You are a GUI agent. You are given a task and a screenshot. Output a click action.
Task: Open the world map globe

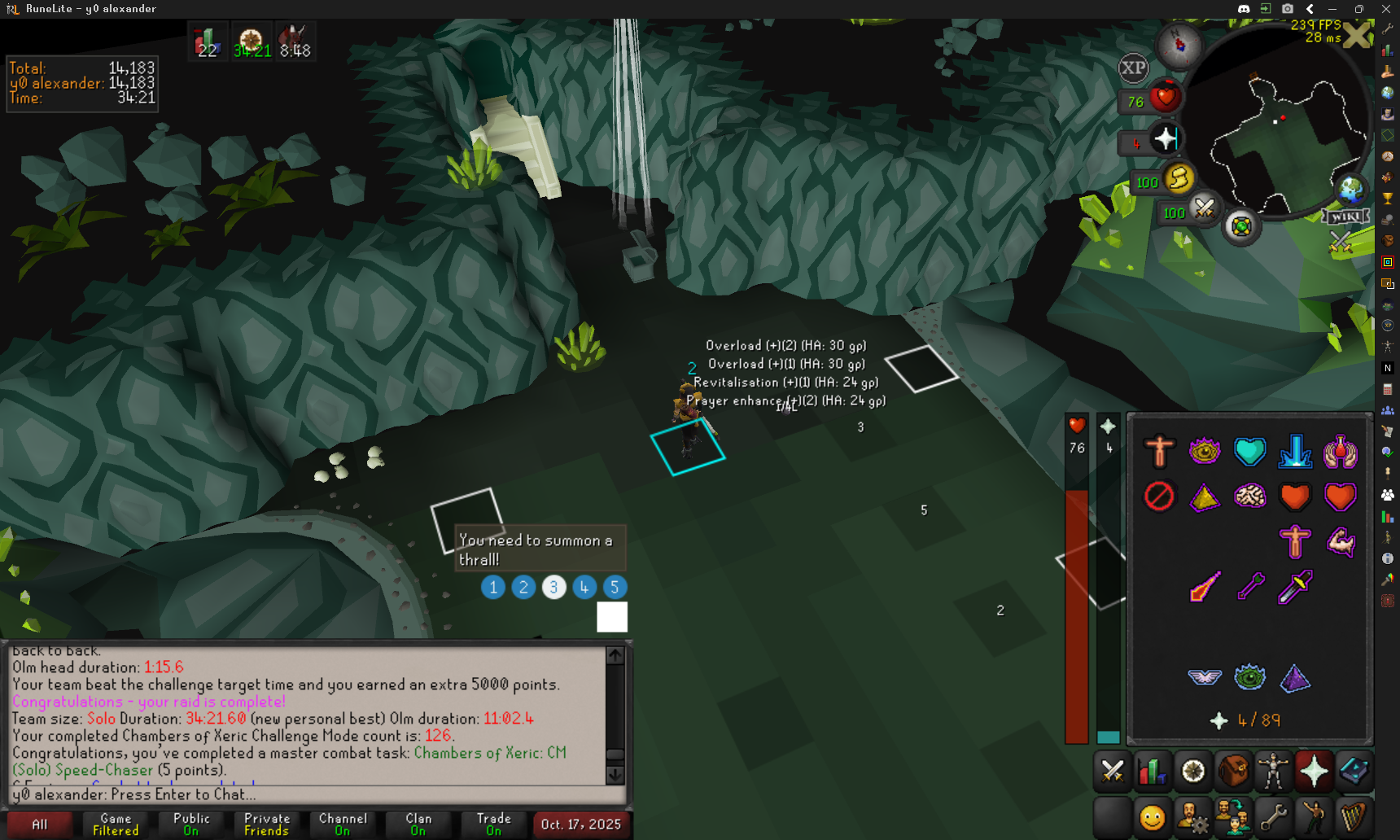(1350, 190)
